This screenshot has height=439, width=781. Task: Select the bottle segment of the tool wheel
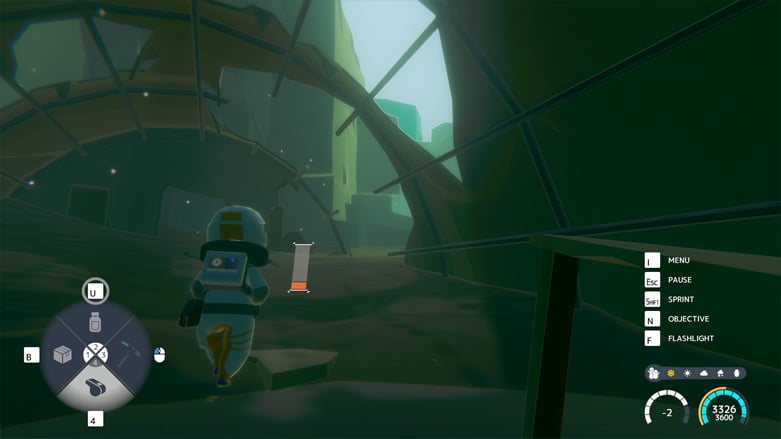pyautogui.click(x=95, y=324)
